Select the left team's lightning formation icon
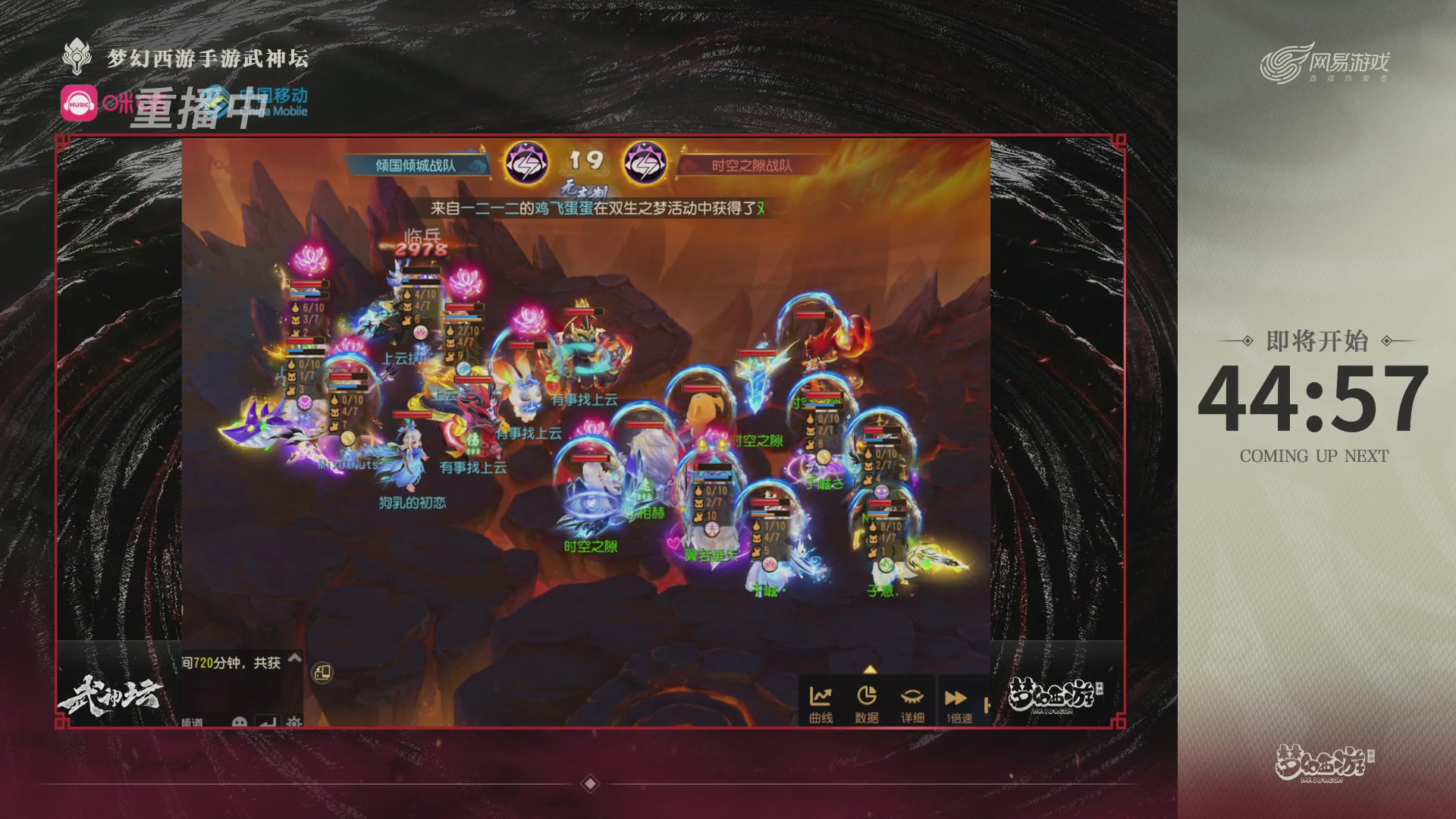This screenshot has height=819, width=1456. click(526, 162)
